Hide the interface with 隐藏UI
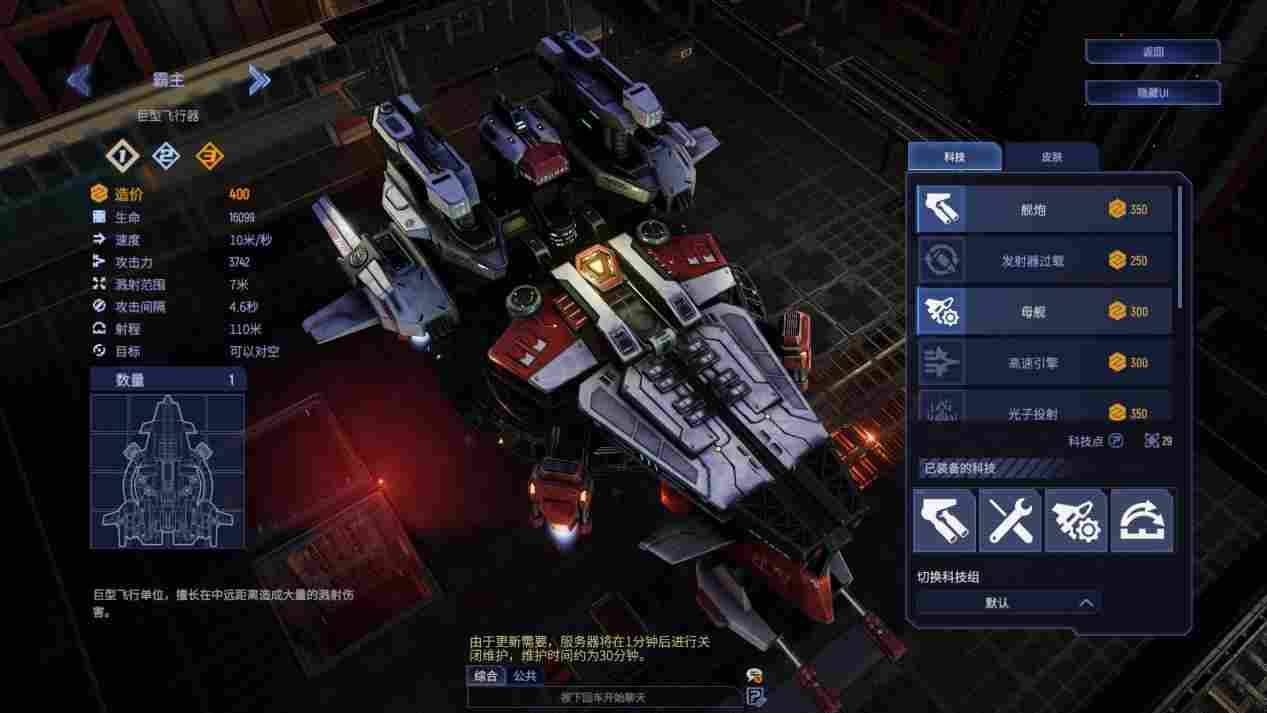The width and height of the screenshot is (1267, 713). click(1152, 93)
